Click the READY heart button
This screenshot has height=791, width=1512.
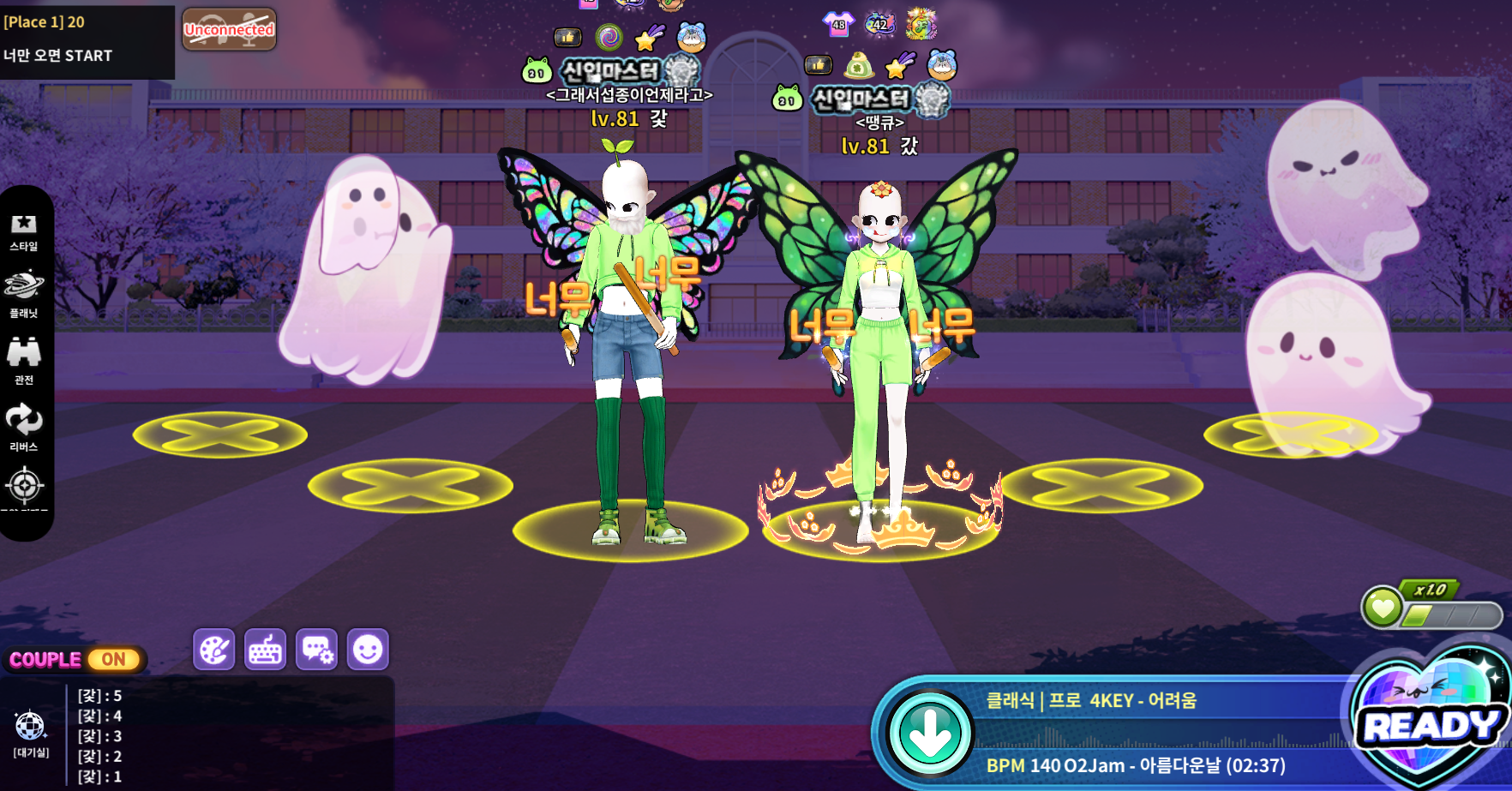pos(1430,725)
